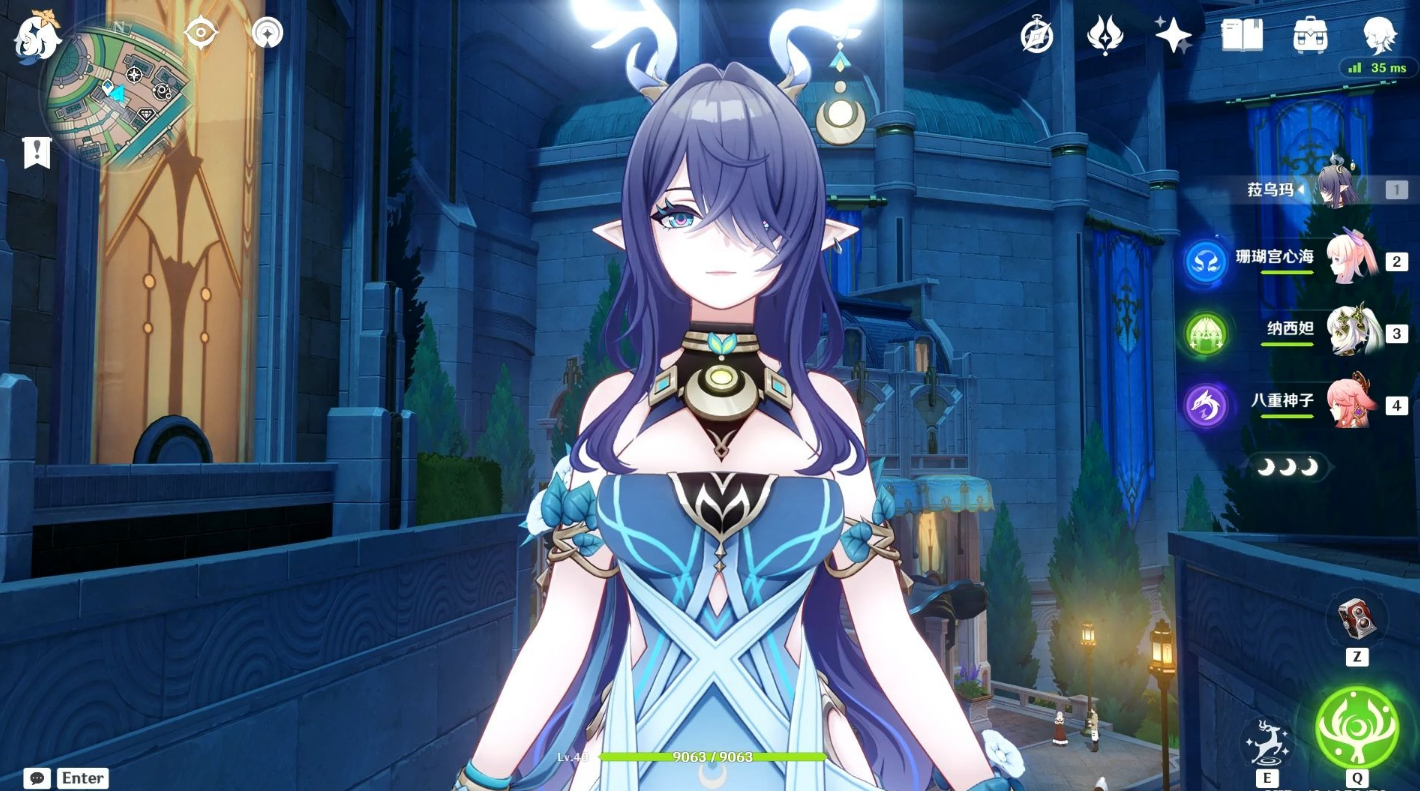Click the round star-arc icon near minimap
Screen dimensions: 1420x791
click(267, 33)
